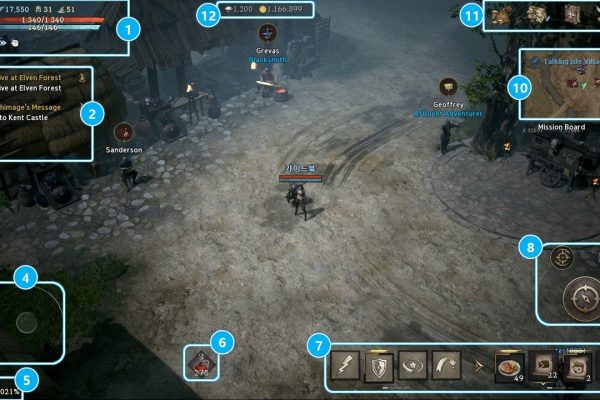Touch the virtual movement joystick
The width and height of the screenshot is (600, 400).
tap(27, 321)
